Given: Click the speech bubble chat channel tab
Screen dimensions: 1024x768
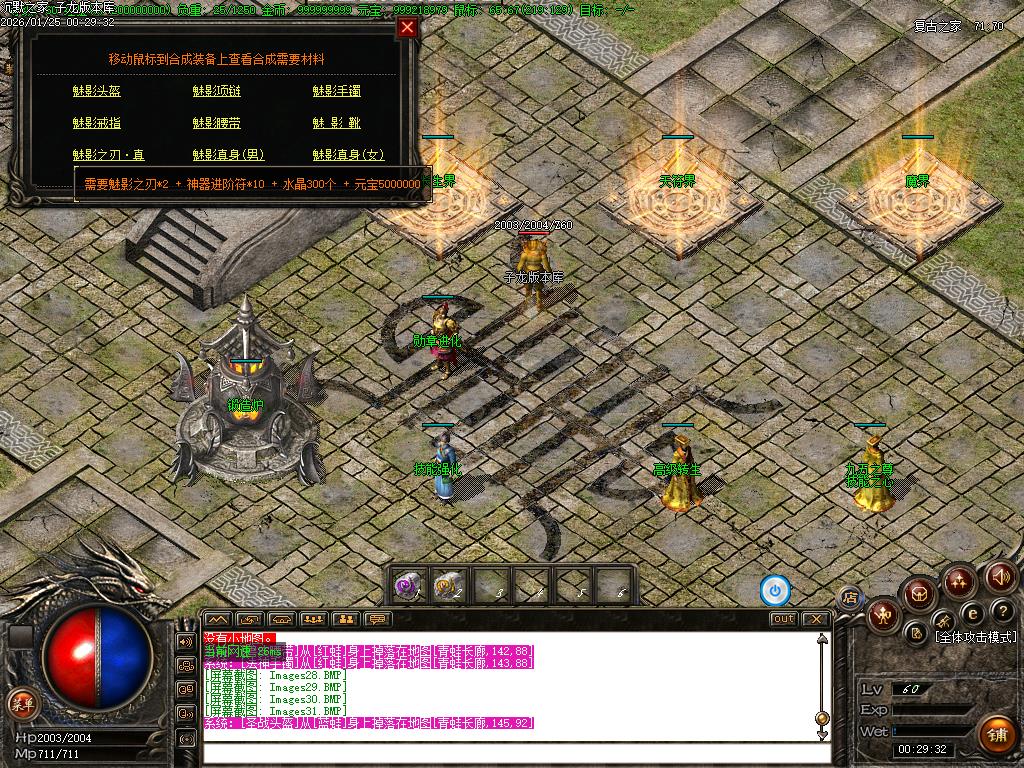Looking at the screenshot, I should tap(377, 619).
